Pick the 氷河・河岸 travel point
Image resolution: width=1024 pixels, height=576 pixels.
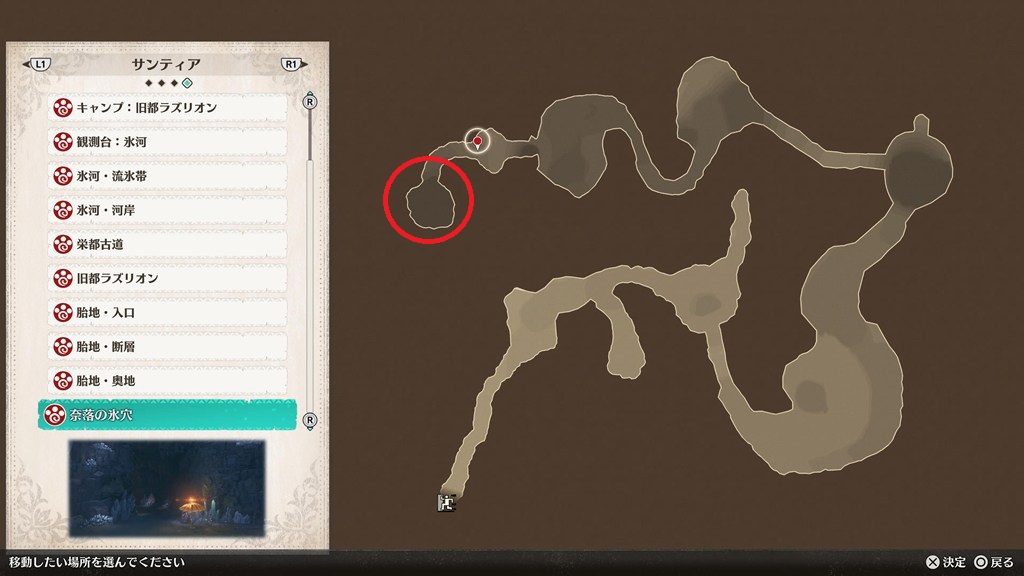coord(167,210)
